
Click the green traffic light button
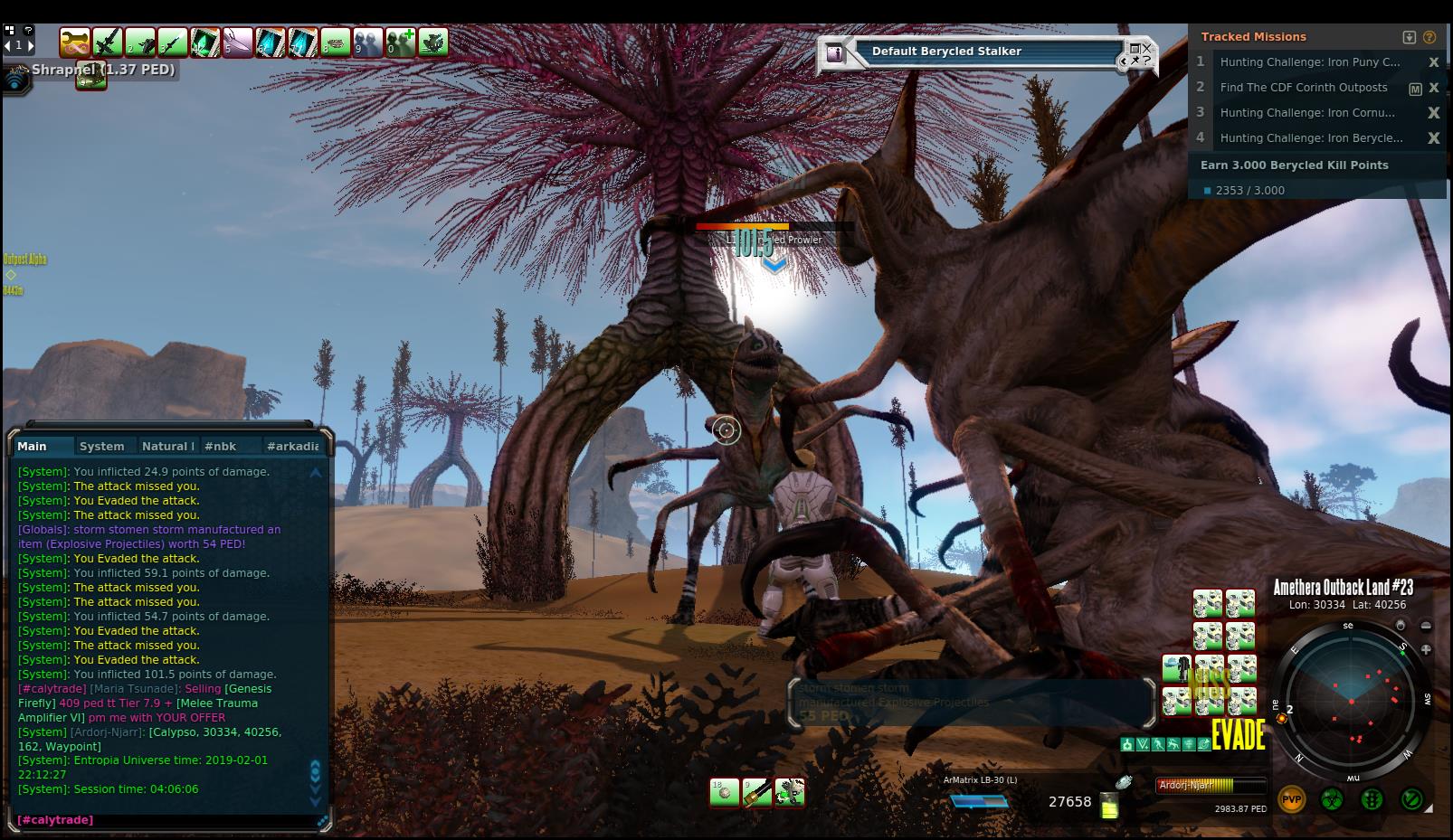pos(1372,799)
